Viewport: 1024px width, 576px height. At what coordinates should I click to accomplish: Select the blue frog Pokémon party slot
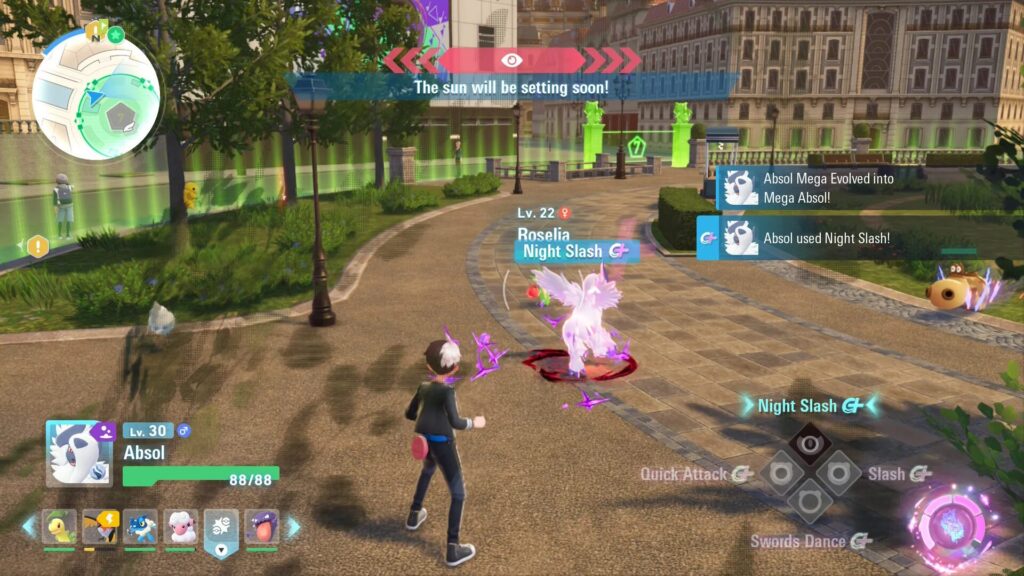pos(140,526)
